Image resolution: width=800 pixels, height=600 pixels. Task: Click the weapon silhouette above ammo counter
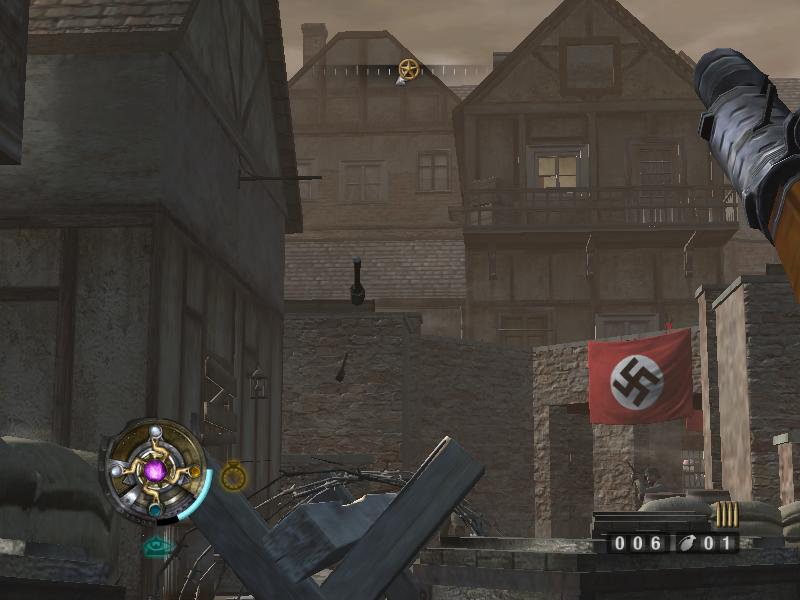tap(650, 522)
